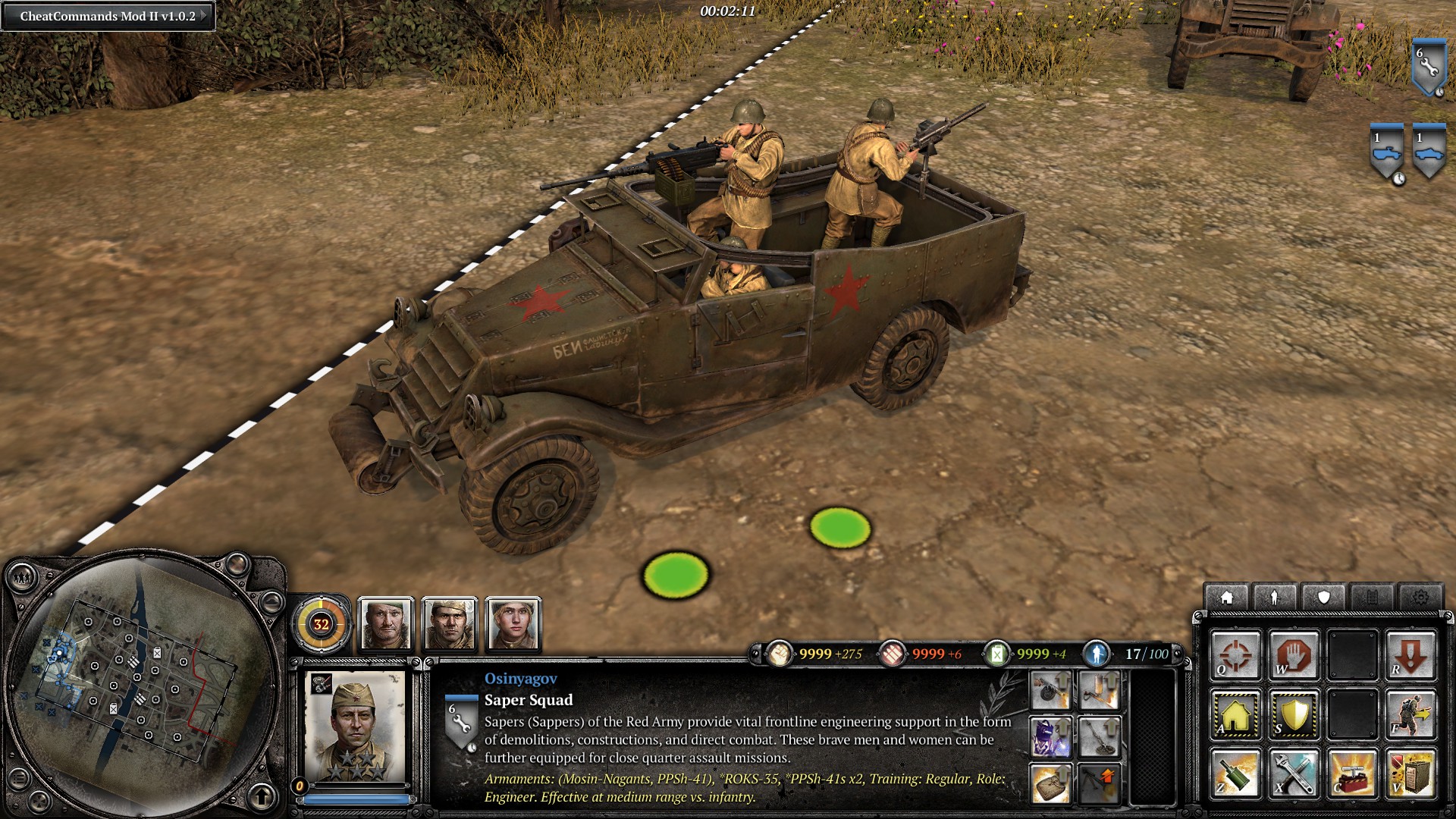The image size is (1456, 819).
Task: Select the bearded commander portrait
Action: coord(385,624)
